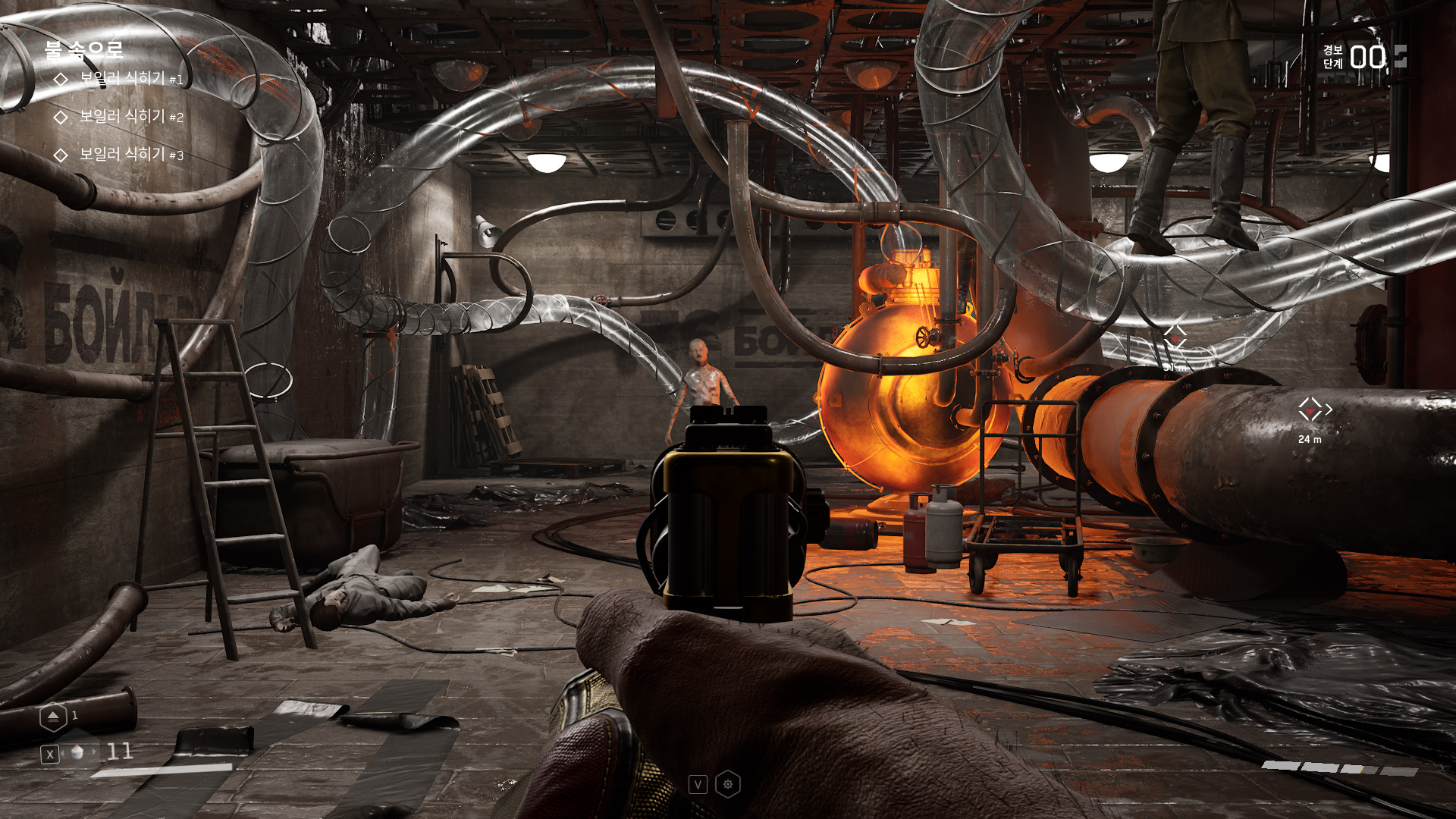Click objective 보일러 식히기 #1
Viewport: 1456px width, 819px height.
click(x=130, y=79)
